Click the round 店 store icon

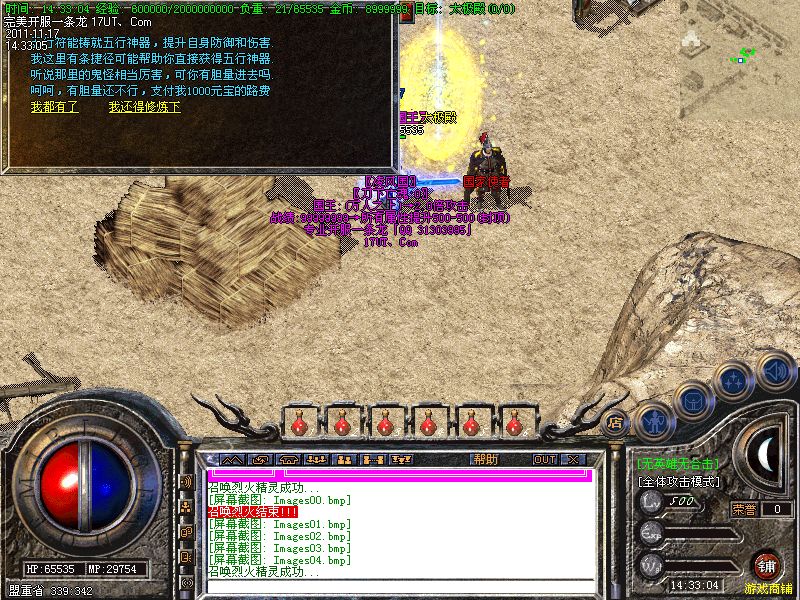tap(614, 422)
